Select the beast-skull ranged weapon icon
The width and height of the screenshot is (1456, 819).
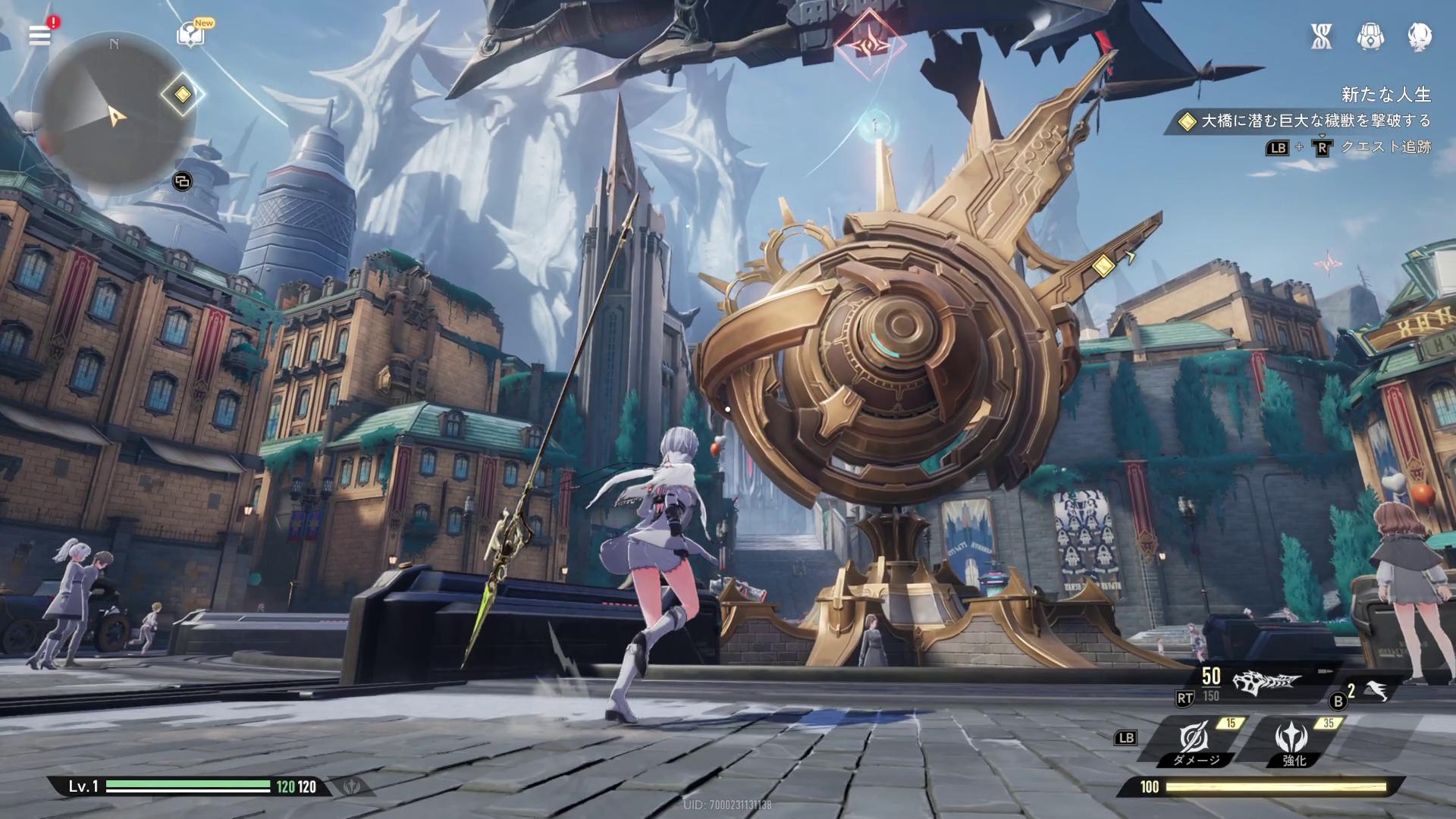point(1266,683)
